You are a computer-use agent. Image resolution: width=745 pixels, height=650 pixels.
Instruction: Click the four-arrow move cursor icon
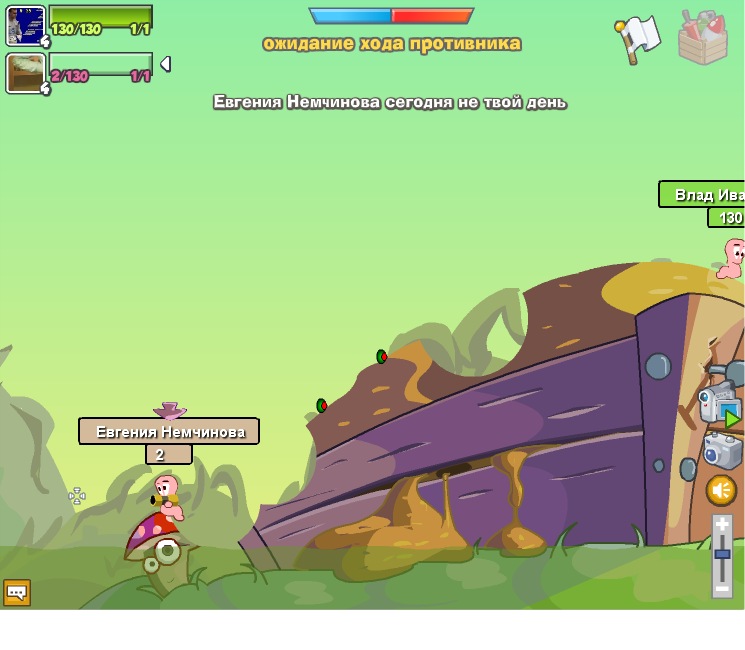77,496
